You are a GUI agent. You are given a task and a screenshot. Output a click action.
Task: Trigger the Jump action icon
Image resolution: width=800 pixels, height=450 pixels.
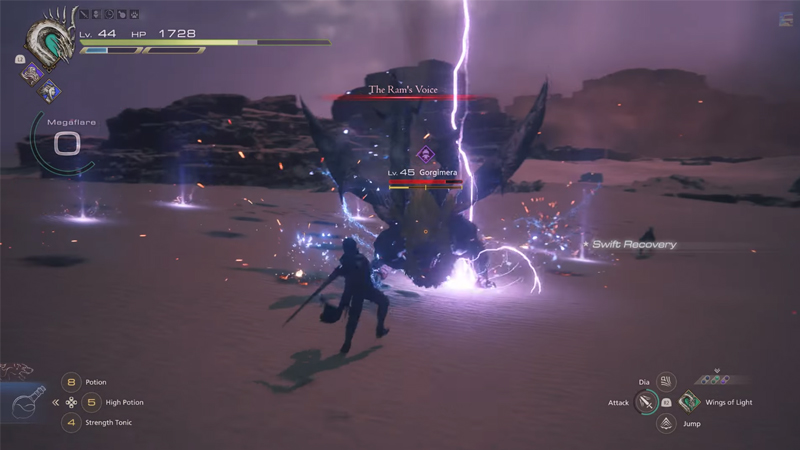(666, 423)
